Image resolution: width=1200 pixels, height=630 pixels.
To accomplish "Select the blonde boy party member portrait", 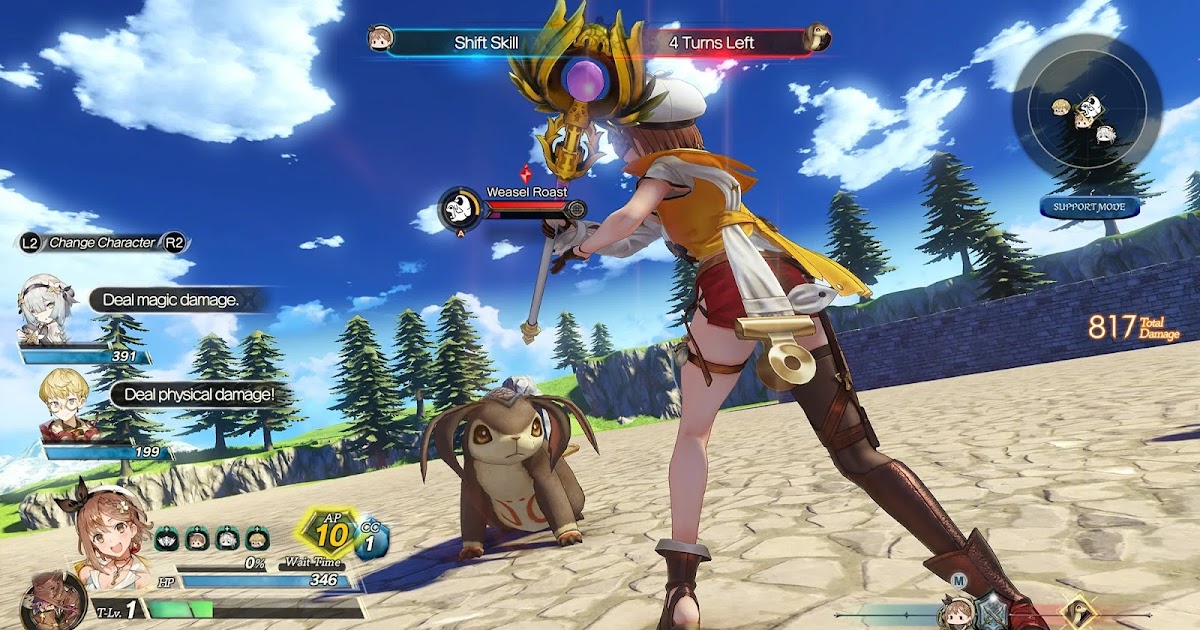I will coord(67,404).
